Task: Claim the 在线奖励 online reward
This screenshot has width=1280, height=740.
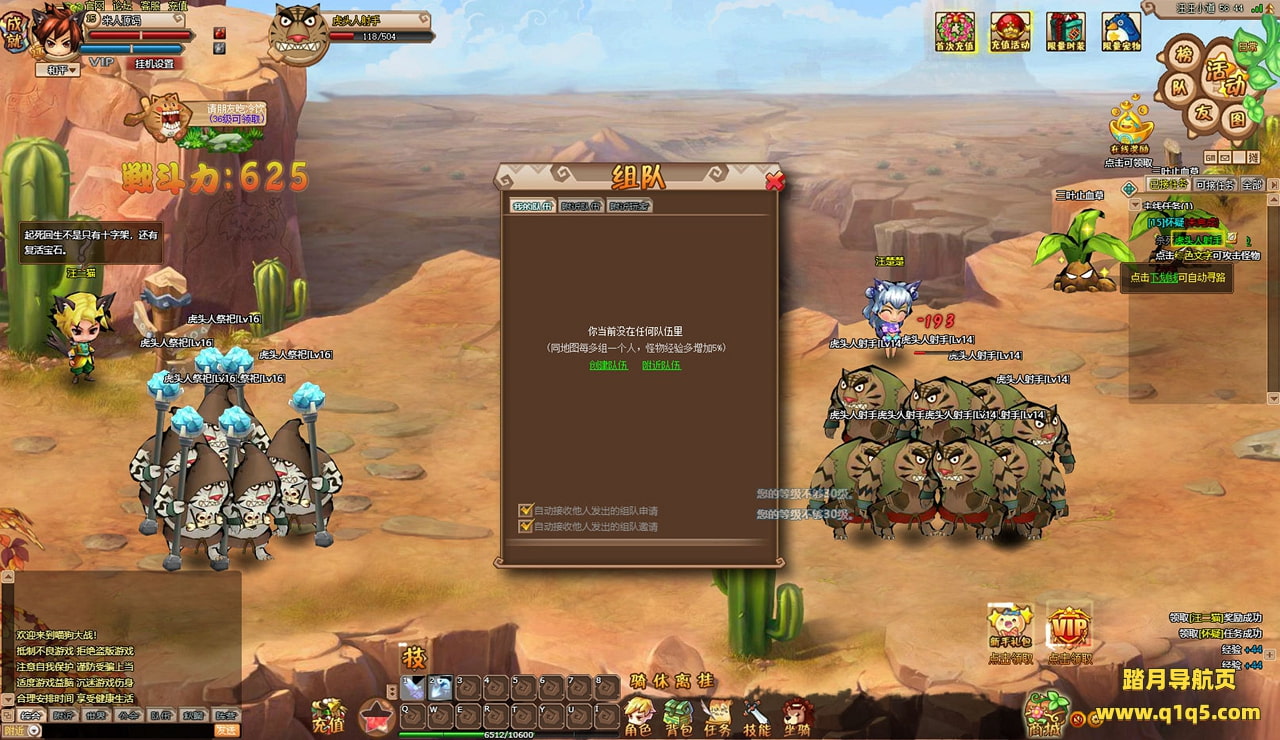Action: pos(1130,128)
